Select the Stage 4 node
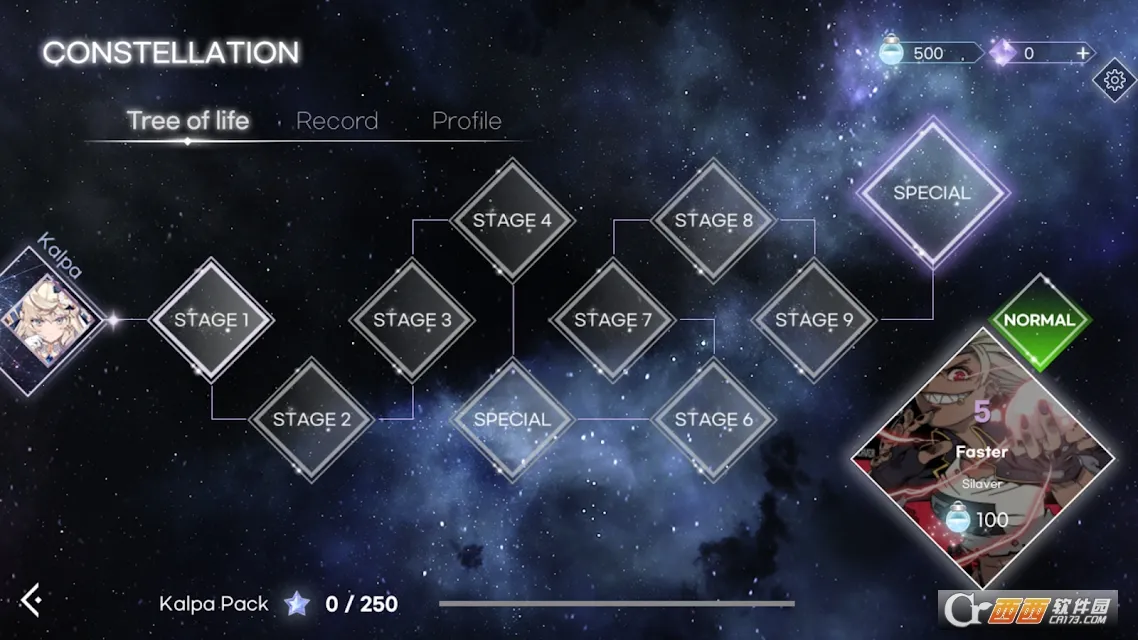 pyautogui.click(x=512, y=220)
